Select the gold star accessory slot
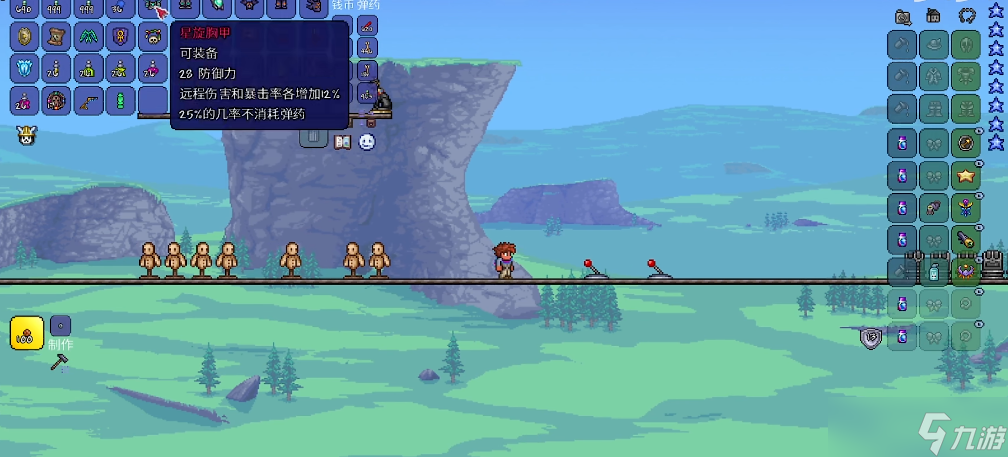1008x457 pixels. (966, 176)
